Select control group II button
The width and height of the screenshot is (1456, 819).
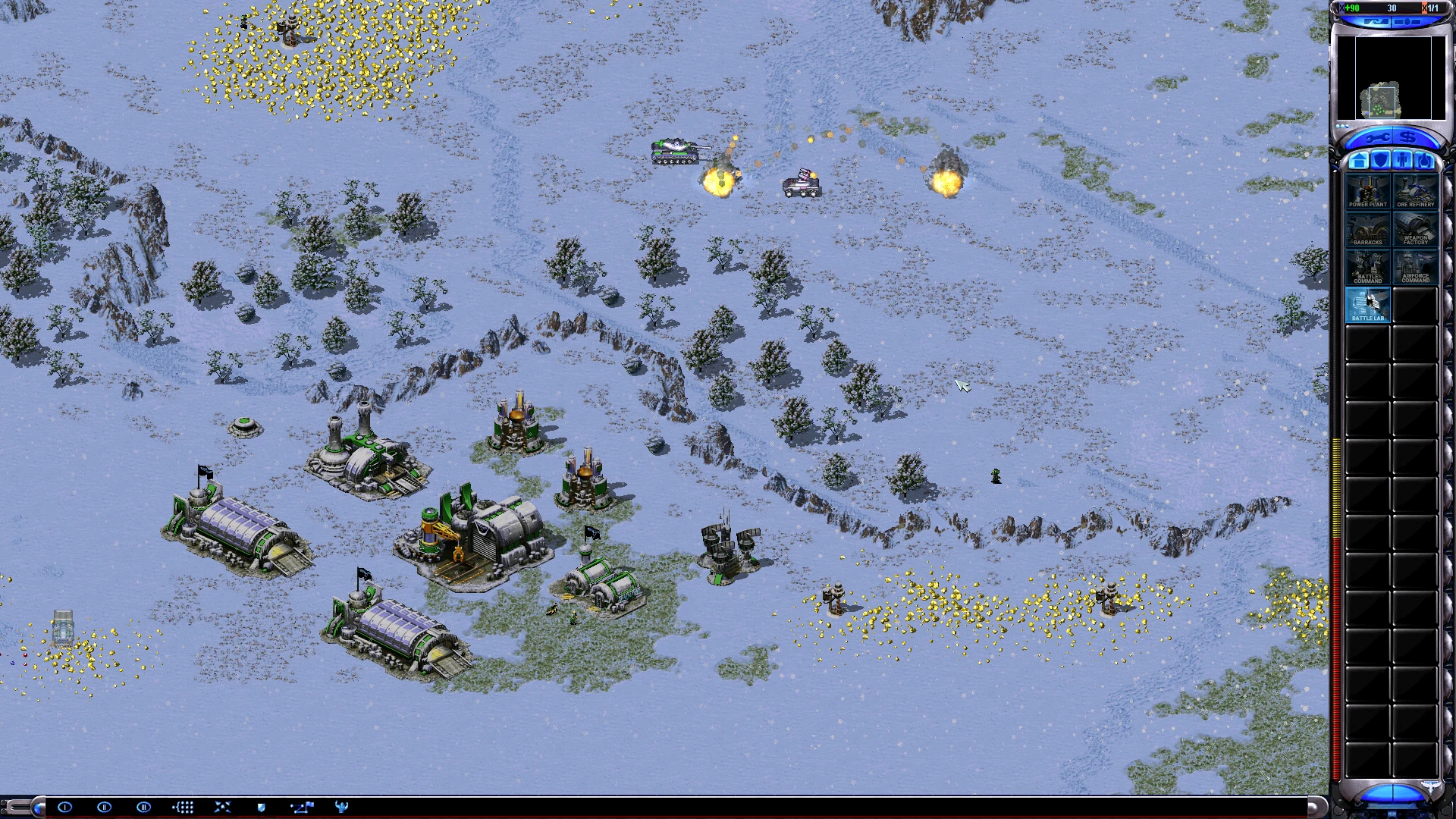click(104, 807)
